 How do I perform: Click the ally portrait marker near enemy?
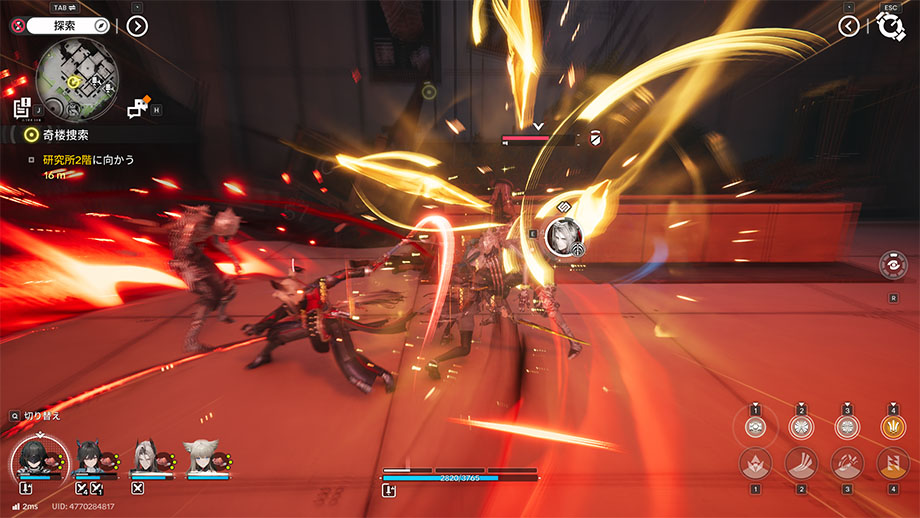pos(565,235)
